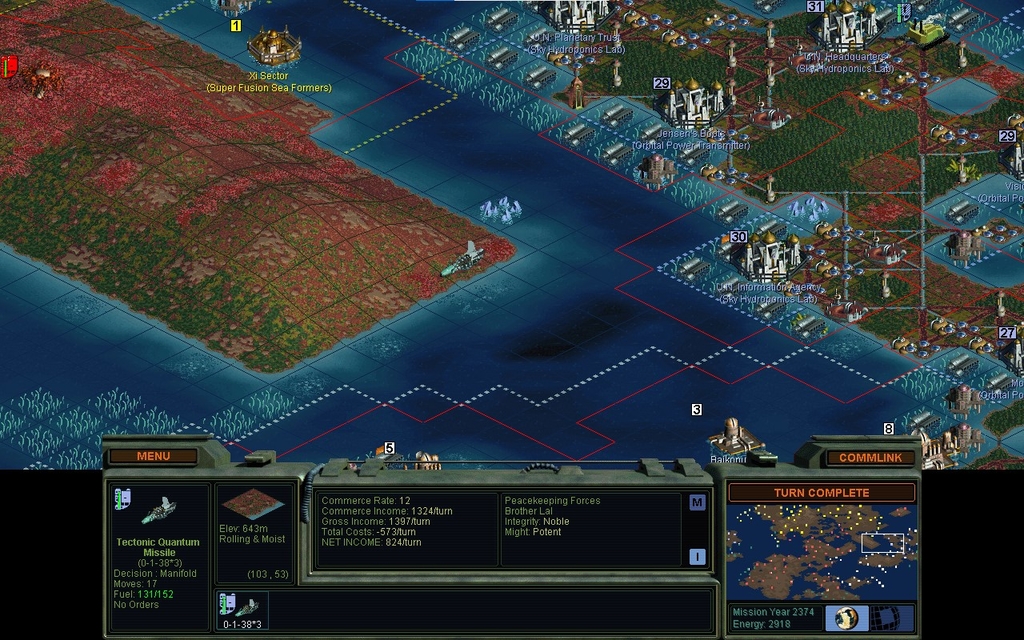Open the MENU button
Image resolution: width=1024 pixels, height=640 pixels.
tap(153, 456)
